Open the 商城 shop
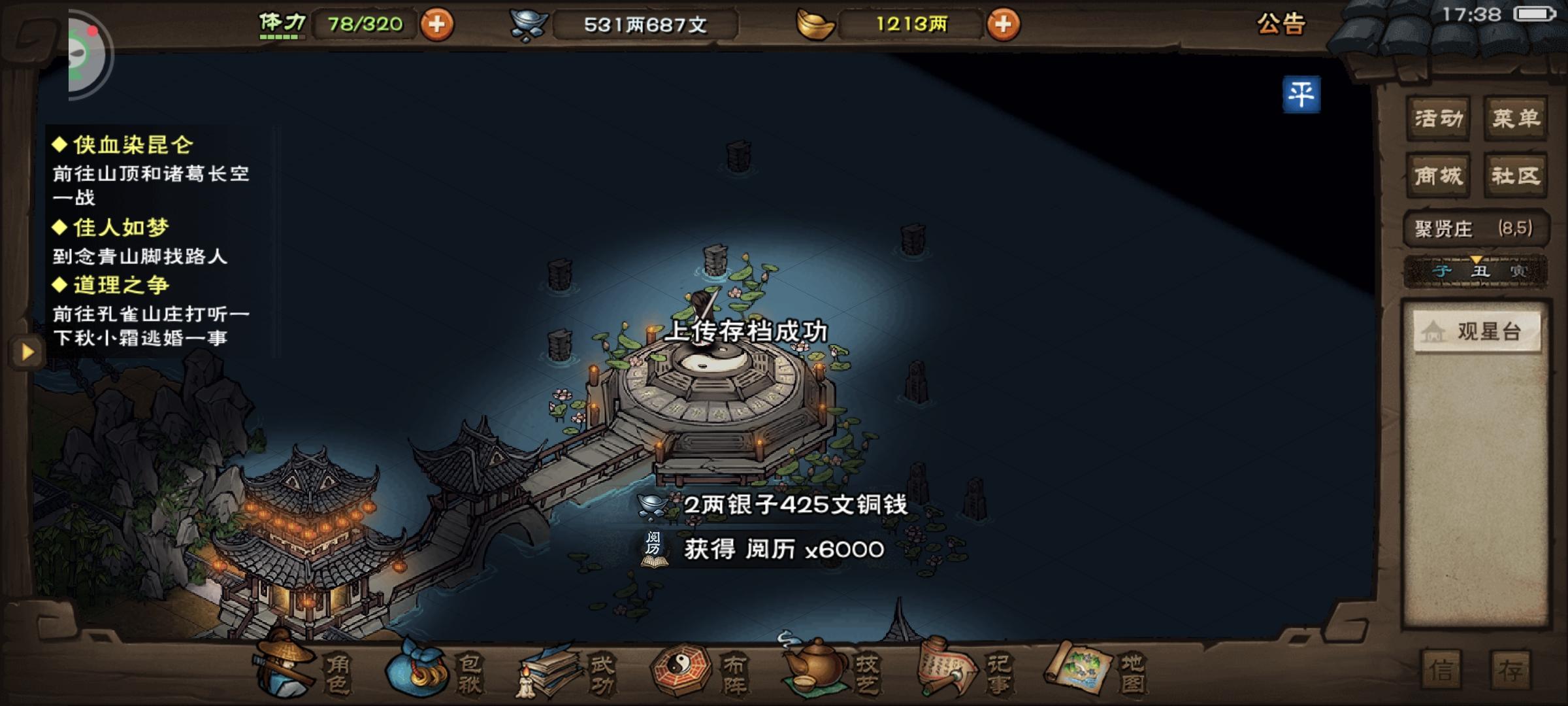Screen dimensions: 1568x706 pos(1438,175)
